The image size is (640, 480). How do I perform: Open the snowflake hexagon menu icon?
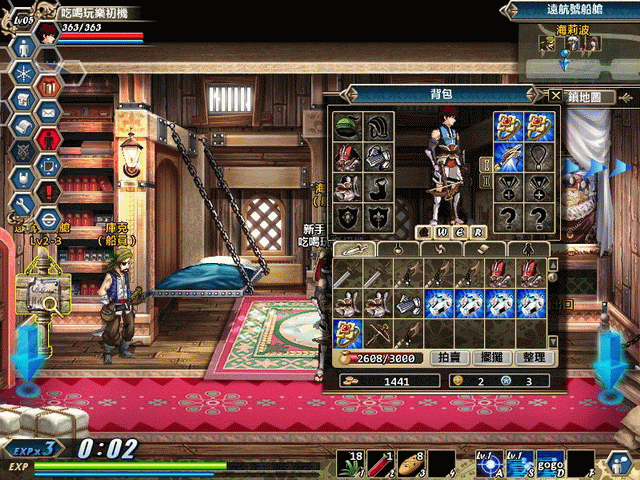pos(22,73)
